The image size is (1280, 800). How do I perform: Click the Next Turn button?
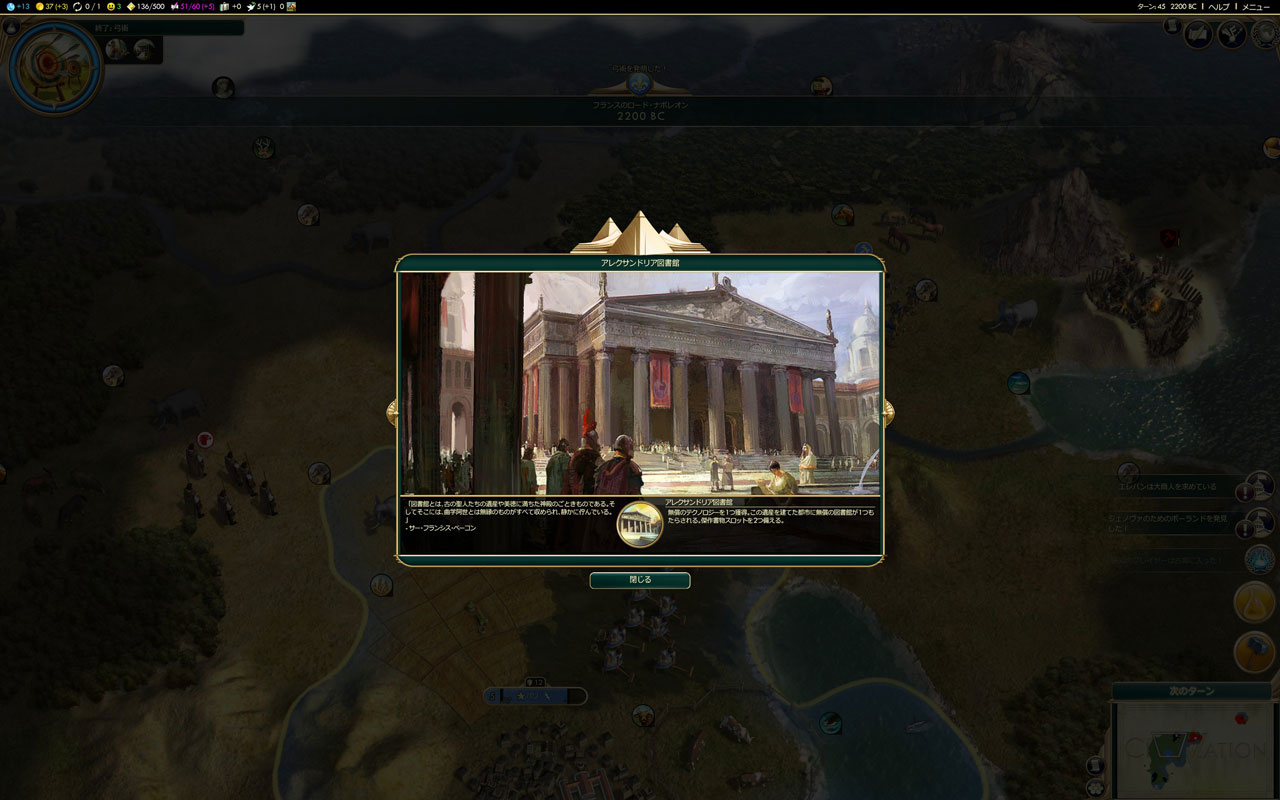[x=1191, y=691]
